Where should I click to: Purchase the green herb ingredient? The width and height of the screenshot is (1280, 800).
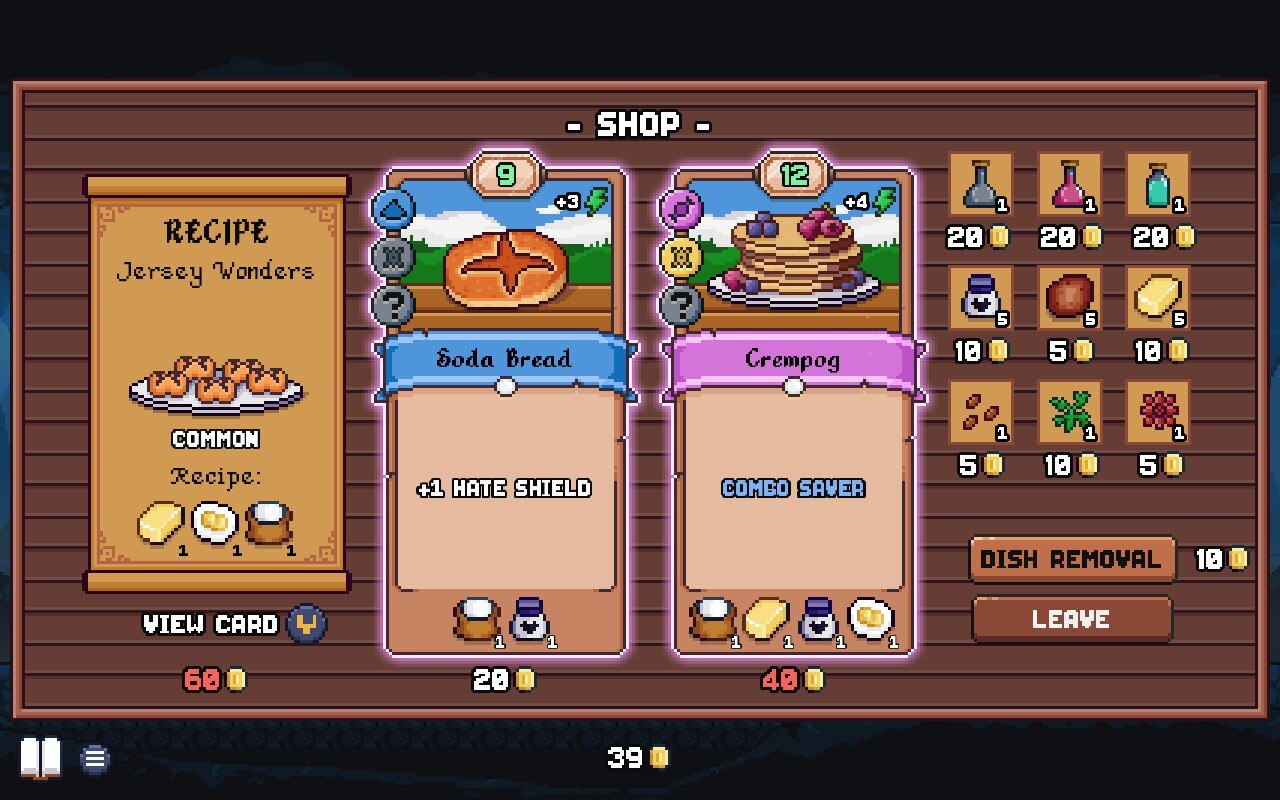(x=1069, y=412)
